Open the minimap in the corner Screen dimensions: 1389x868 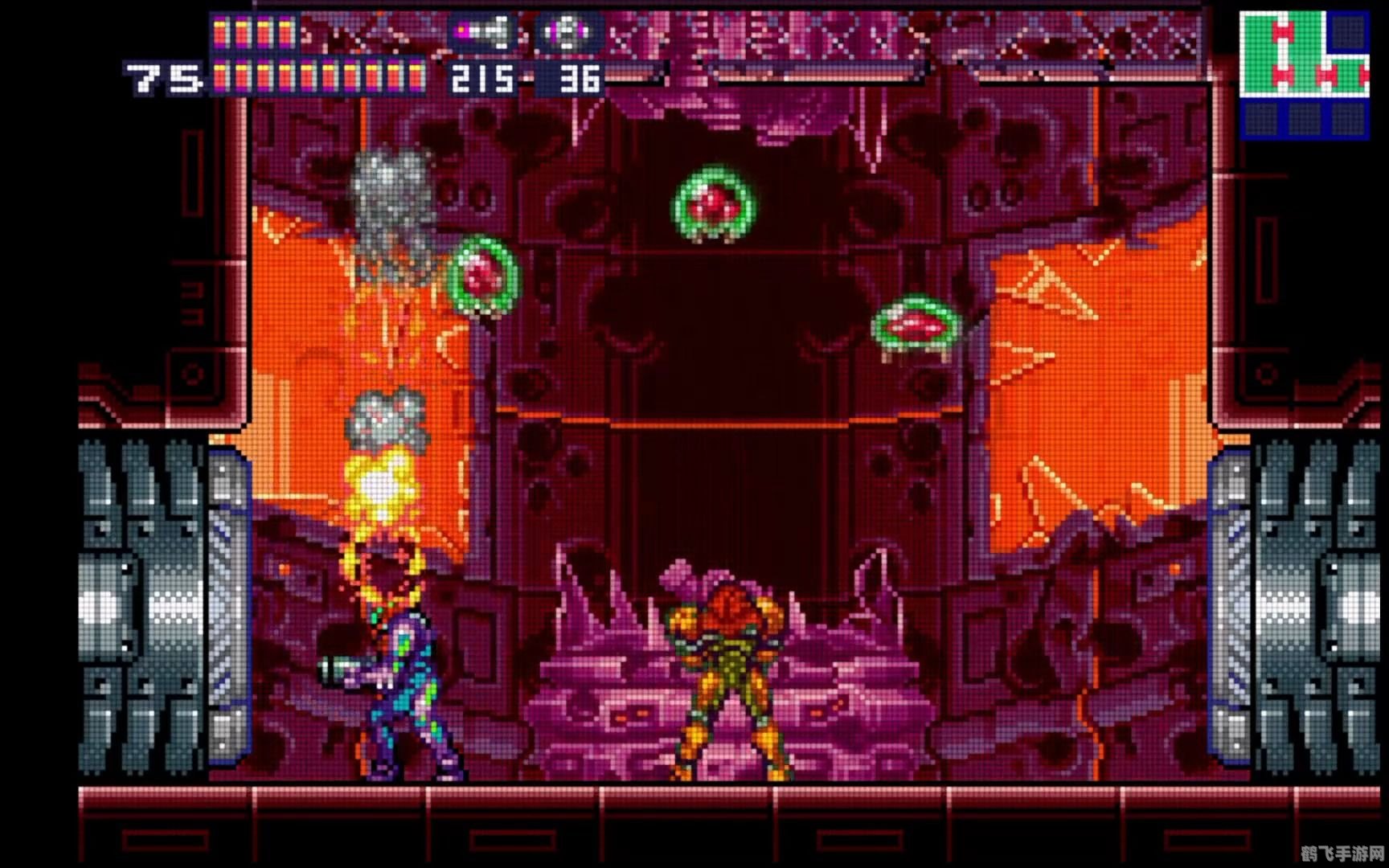coord(1304,75)
